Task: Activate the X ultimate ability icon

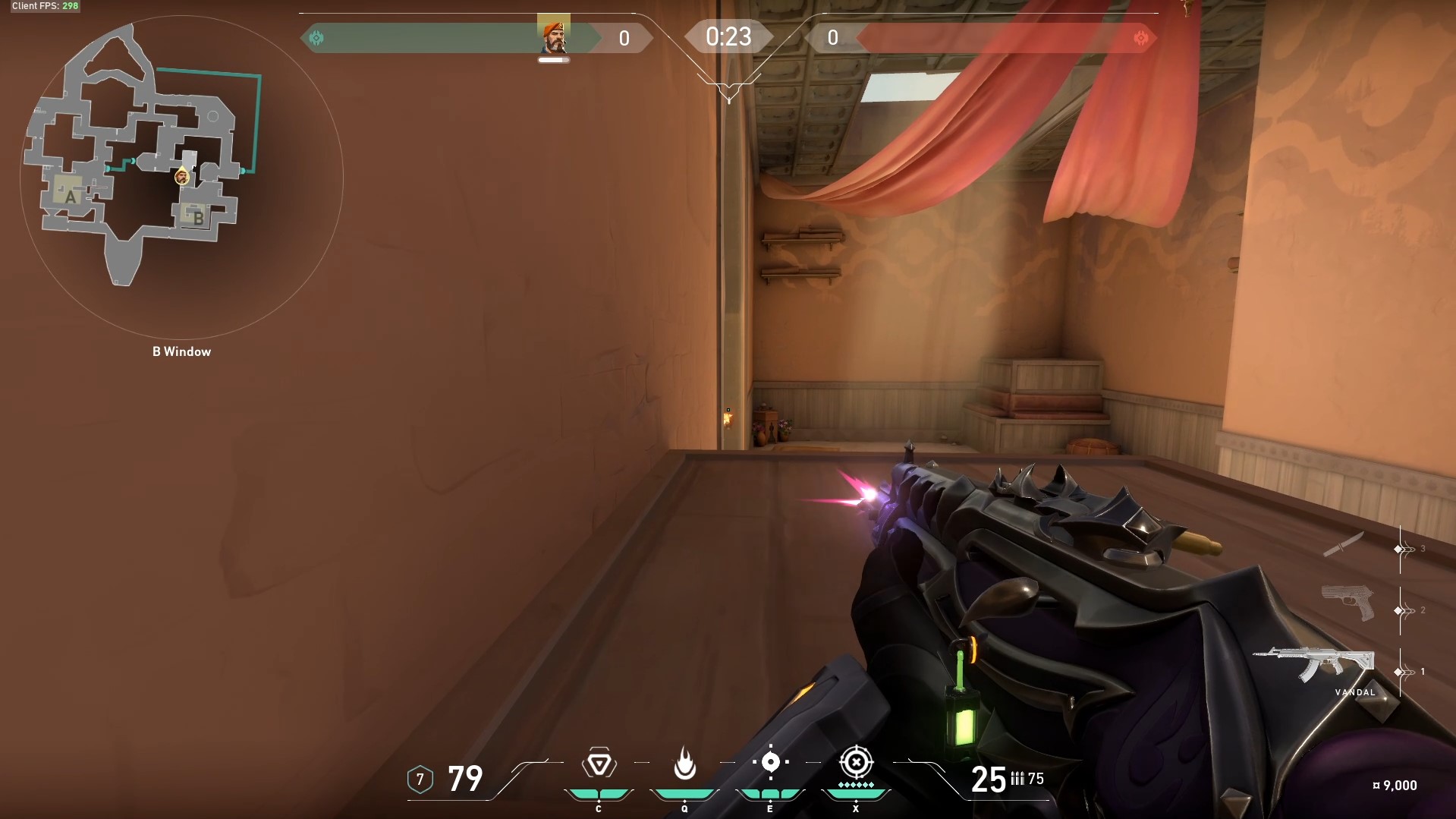Action: 856,762
